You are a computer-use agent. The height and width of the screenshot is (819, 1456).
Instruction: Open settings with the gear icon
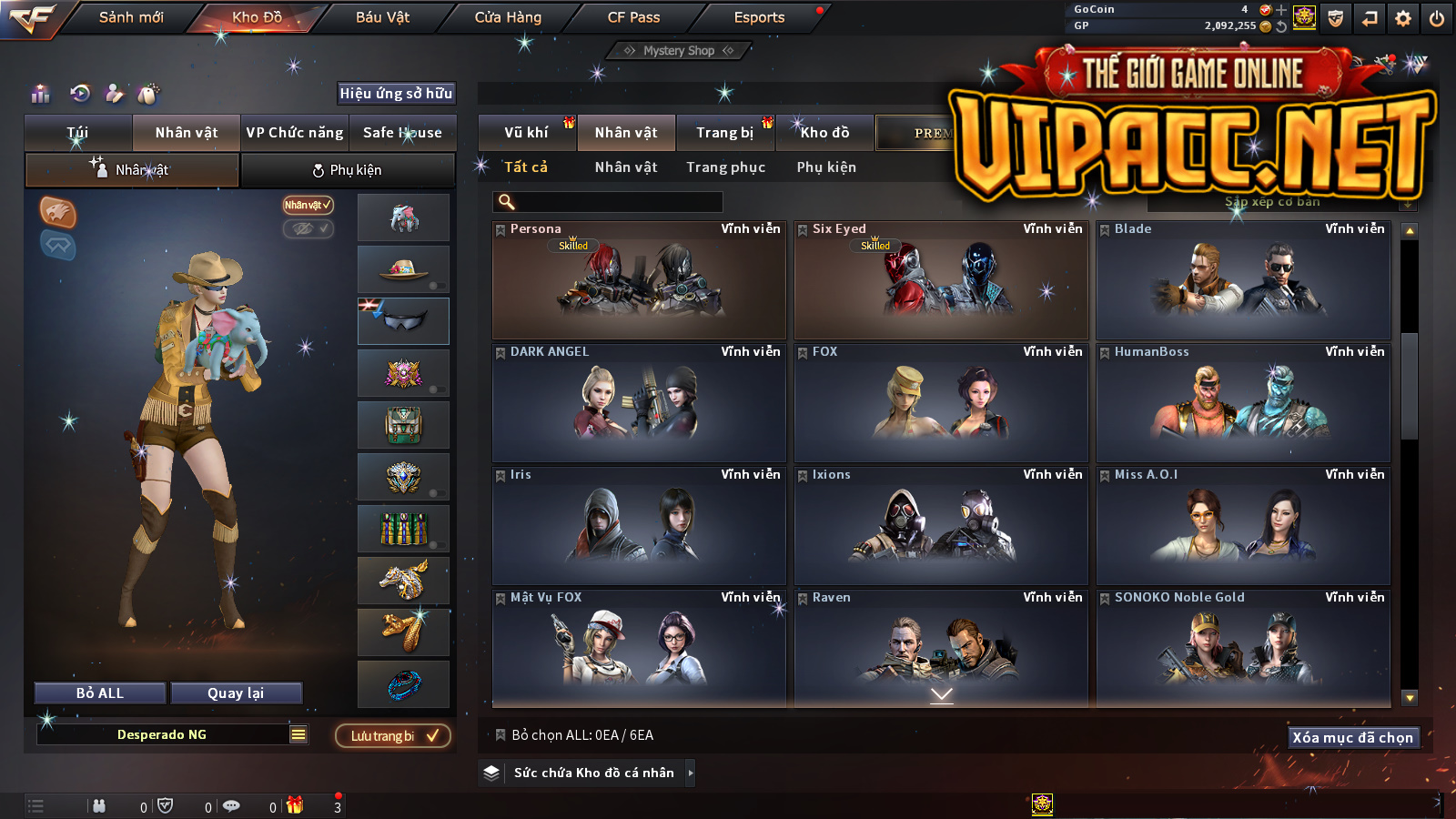(1403, 18)
